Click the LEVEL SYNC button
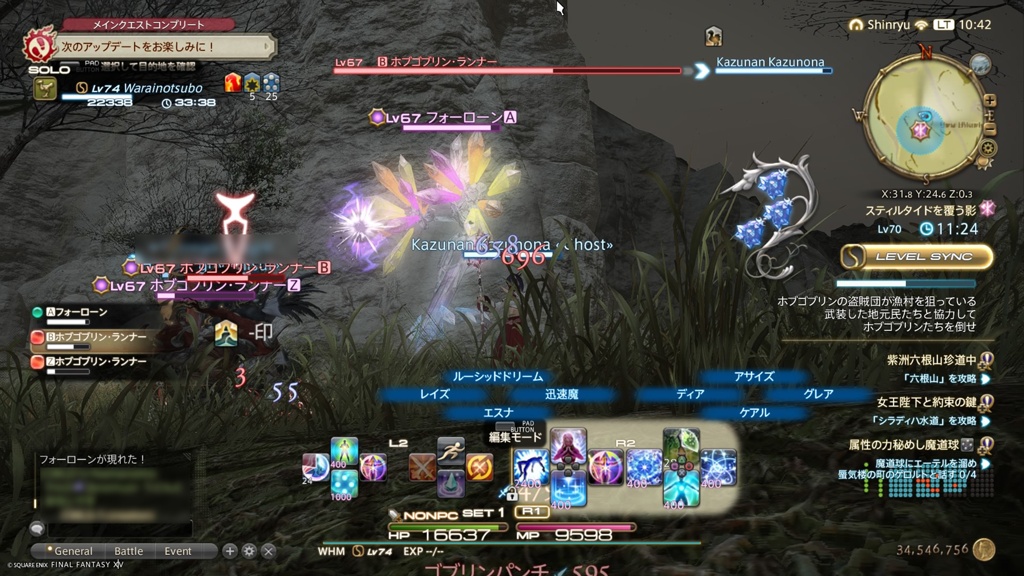The width and height of the screenshot is (1024, 576). point(916,257)
